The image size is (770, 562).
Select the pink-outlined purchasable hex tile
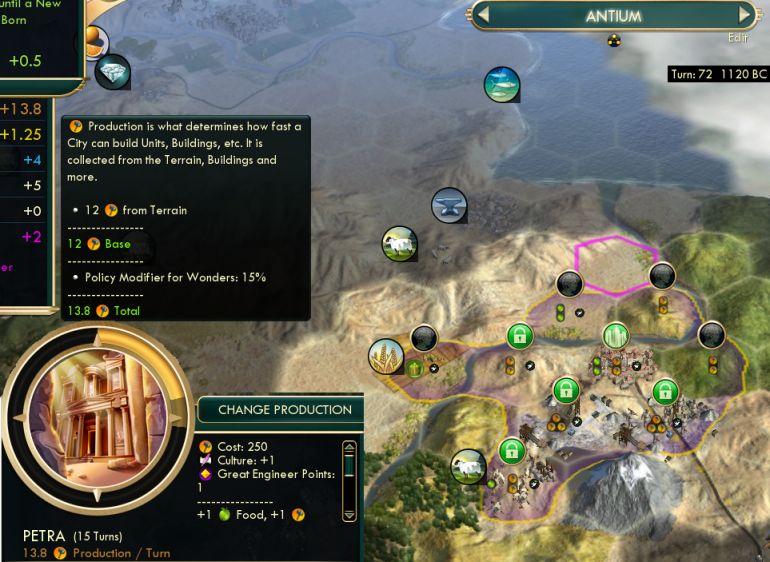tap(616, 267)
